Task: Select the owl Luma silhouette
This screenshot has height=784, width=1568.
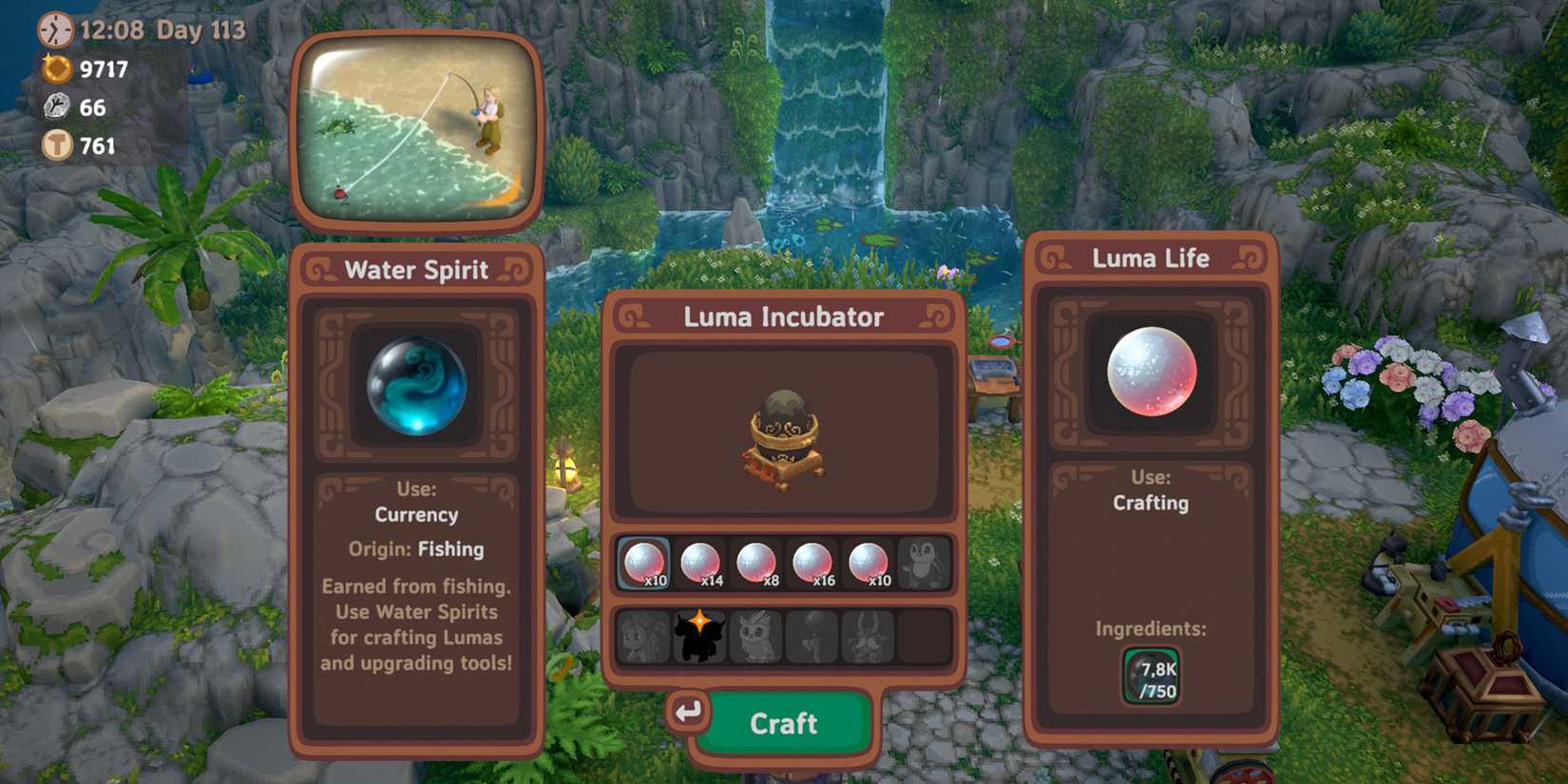Action: point(755,635)
